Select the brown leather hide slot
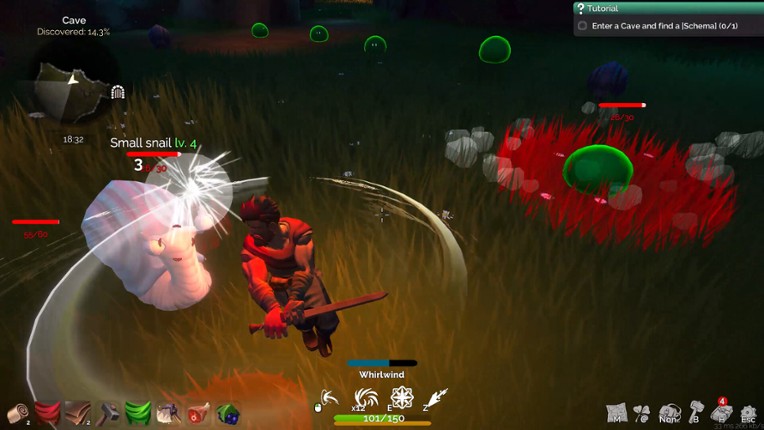This screenshot has width=764, height=430. pyautogui.click(x=77, y=413)
